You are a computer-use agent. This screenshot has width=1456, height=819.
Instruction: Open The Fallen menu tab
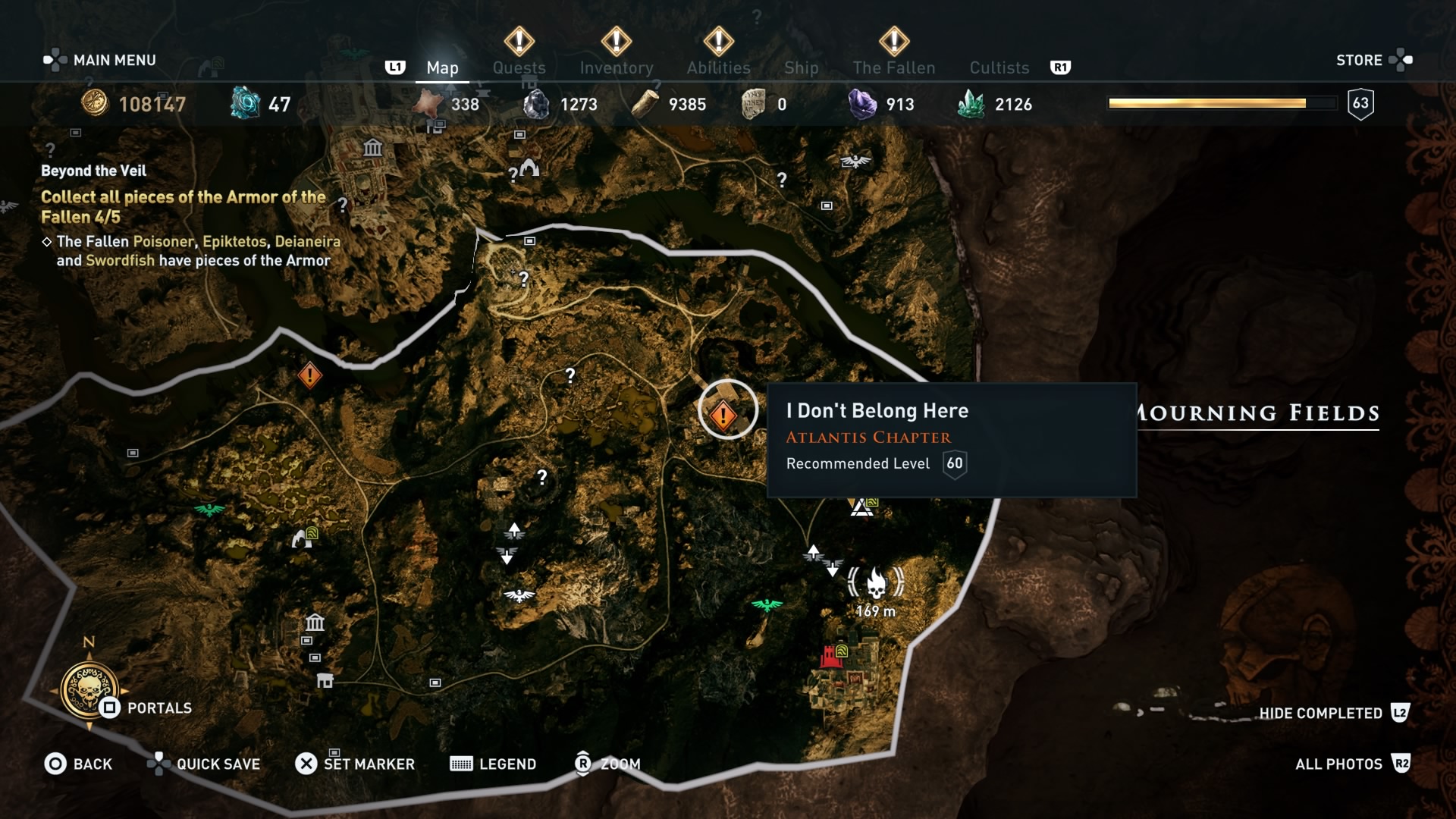[x=893, y=67]
